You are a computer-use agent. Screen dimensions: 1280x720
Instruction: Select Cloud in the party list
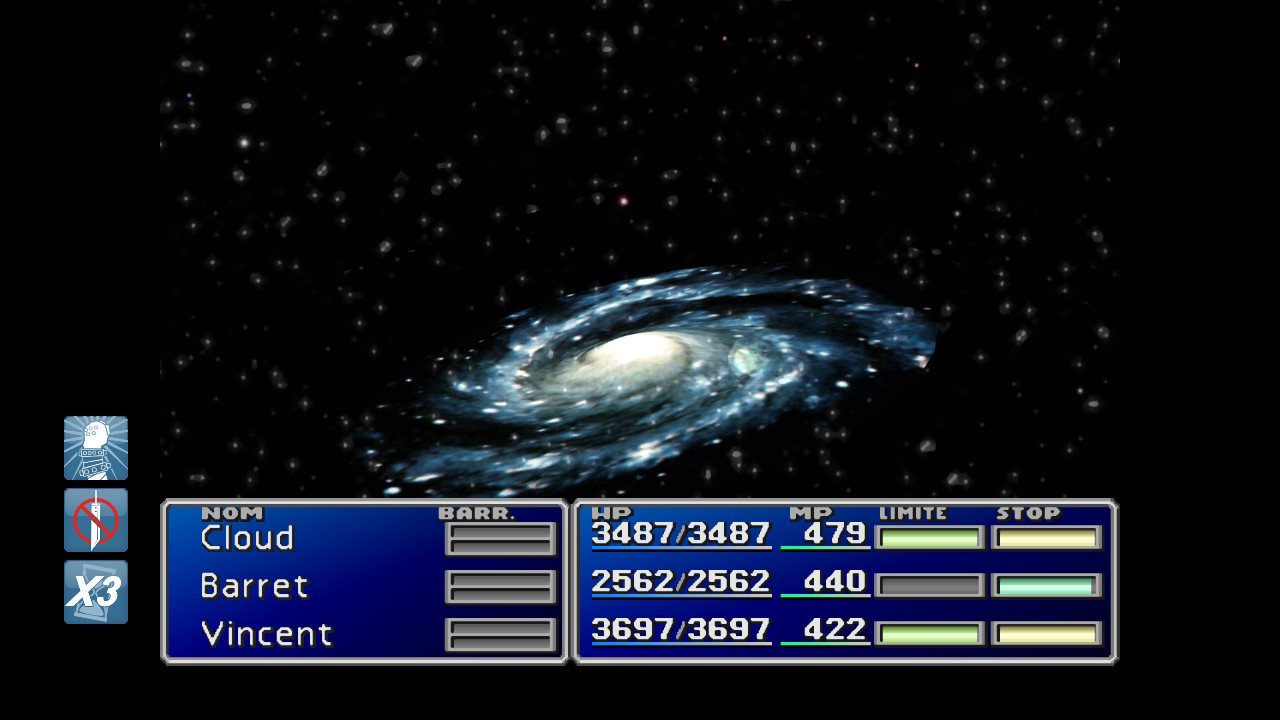coord(247,538)
